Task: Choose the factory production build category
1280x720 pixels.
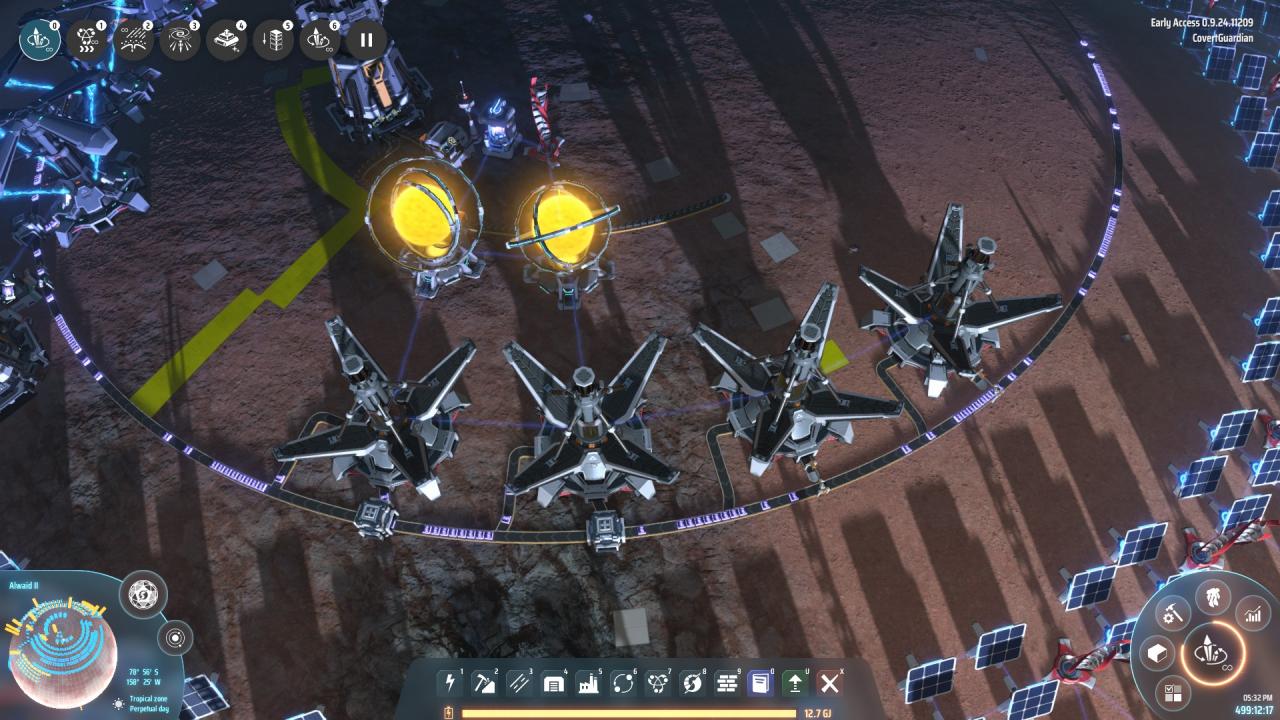Action: coord(588,683)
